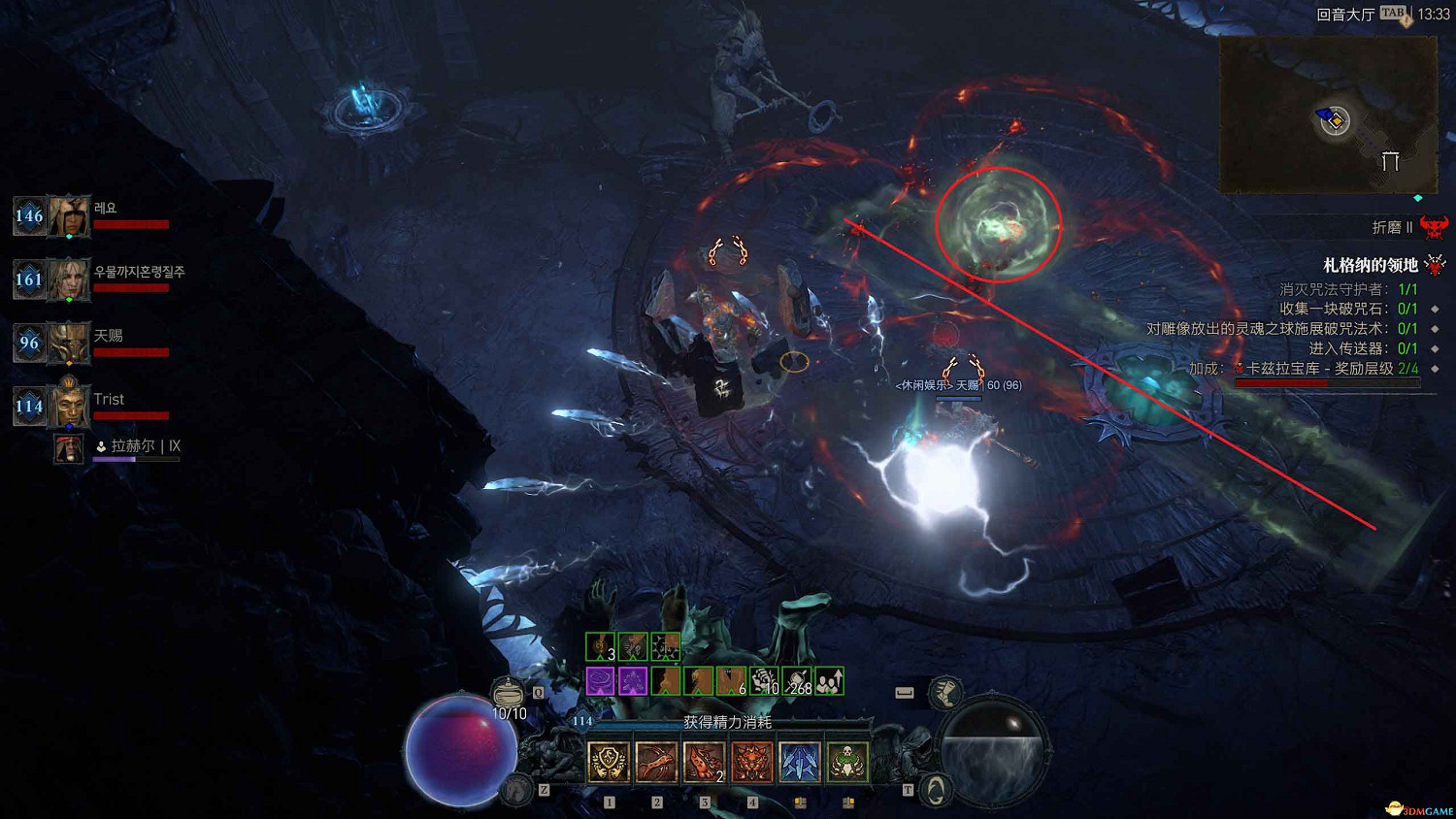The height and width of the screenshot is (819, 1456).
Task: Click the purple swirl buff icon
Action: 600,681
